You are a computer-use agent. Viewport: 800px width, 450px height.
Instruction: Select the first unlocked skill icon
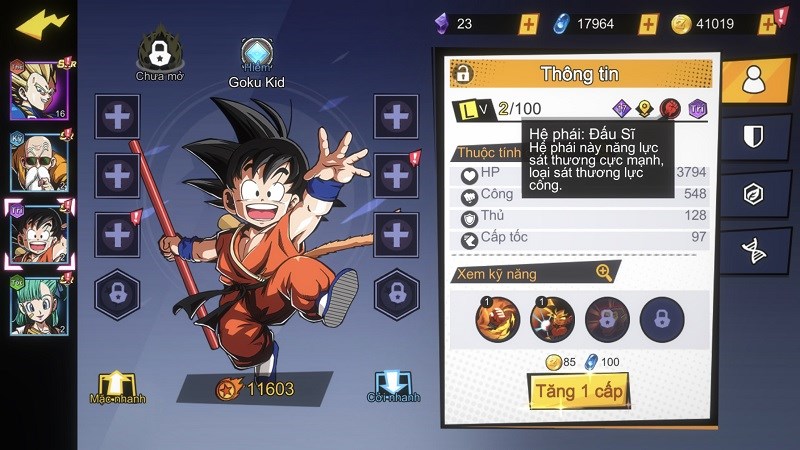pyautogui.click(x=497, y=318)
